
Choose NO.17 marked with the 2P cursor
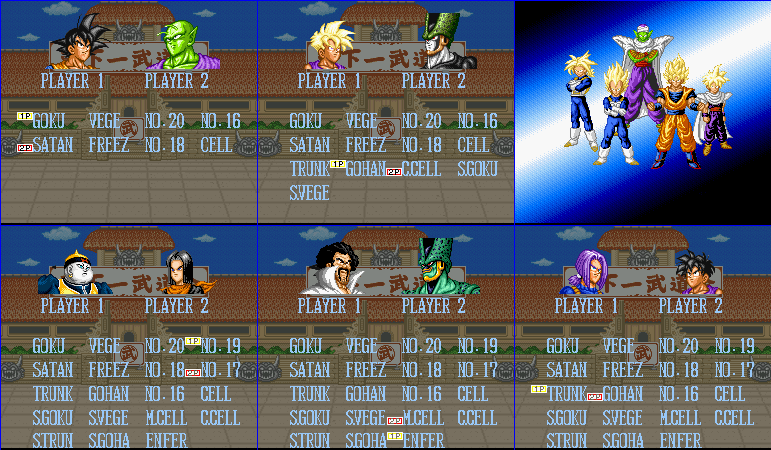(x=220, y=370)
